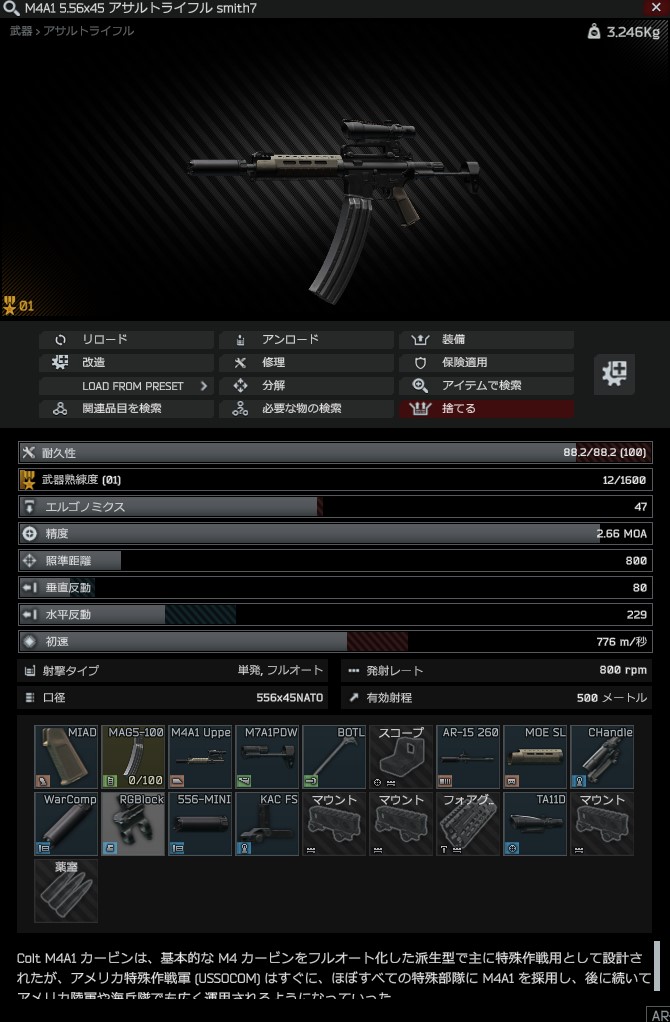Open 関連品目を検索 (linked search)
The width and height of the screenshot is (670, 1022).
126,409
